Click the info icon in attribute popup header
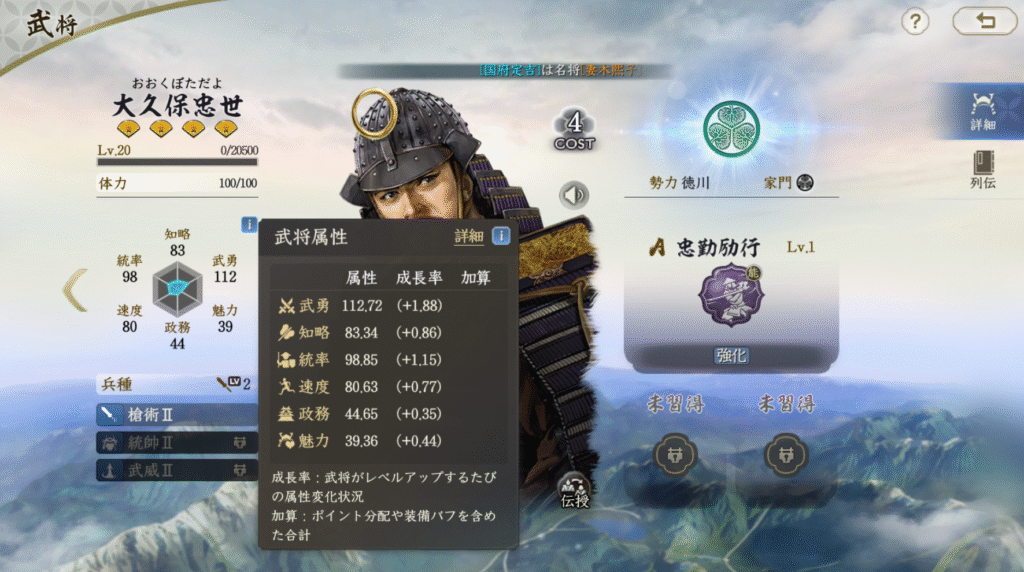 tap(501, 237)
